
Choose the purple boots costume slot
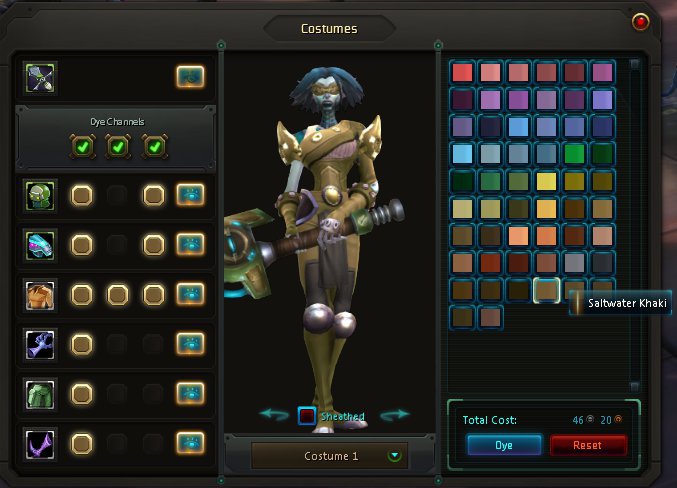pos(42,442)
